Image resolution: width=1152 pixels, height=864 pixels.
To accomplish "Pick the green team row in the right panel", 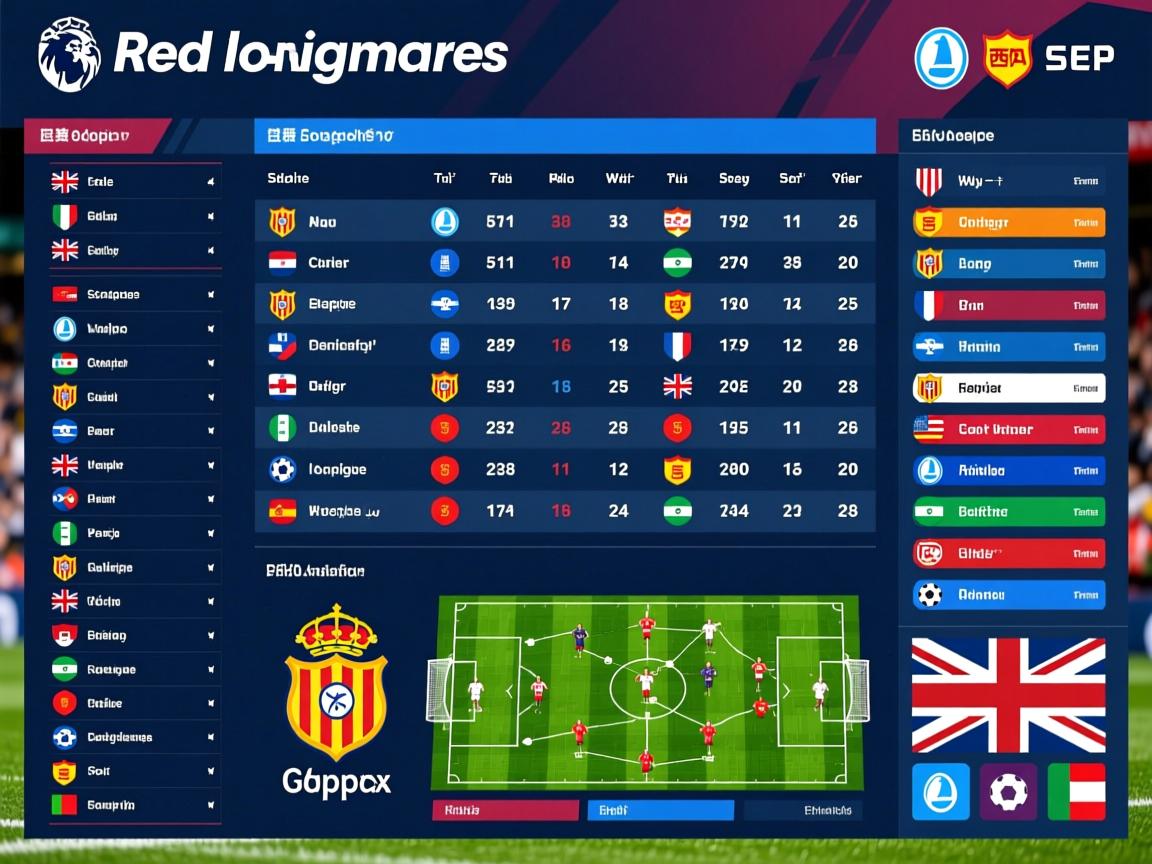I will (1009, 512).
